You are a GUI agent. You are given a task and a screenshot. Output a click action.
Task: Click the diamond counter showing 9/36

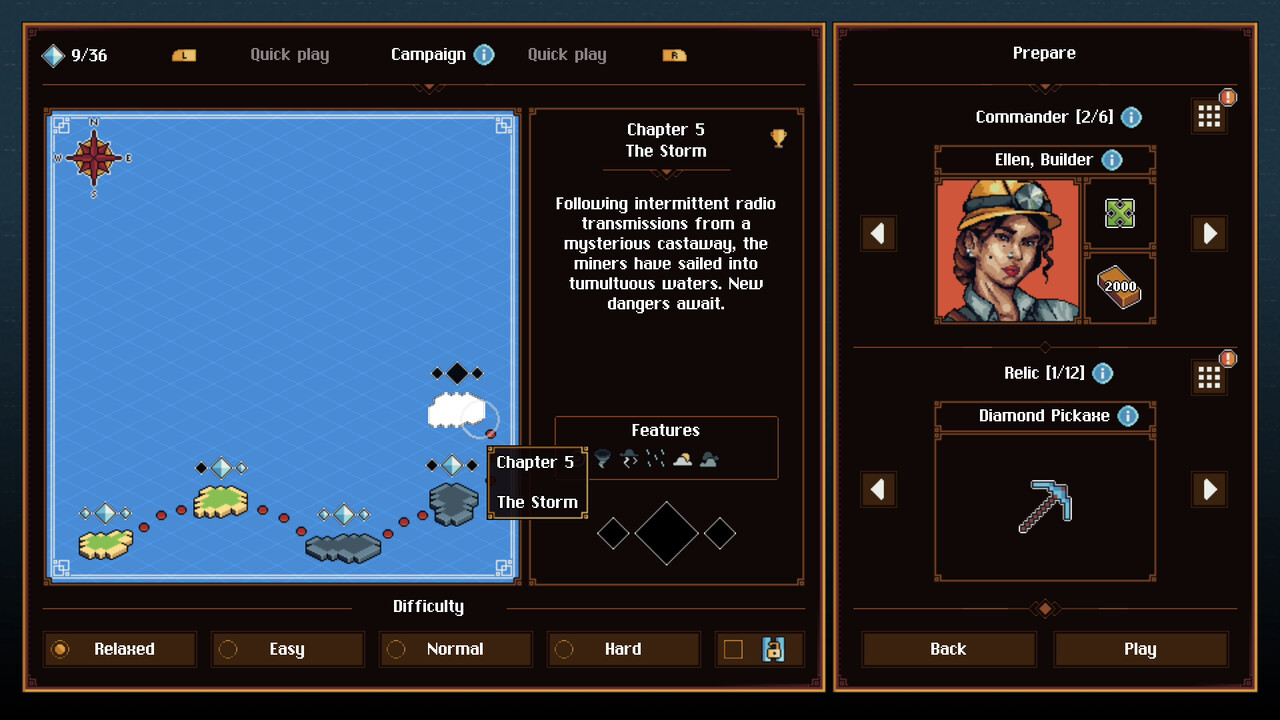[74, 56]
